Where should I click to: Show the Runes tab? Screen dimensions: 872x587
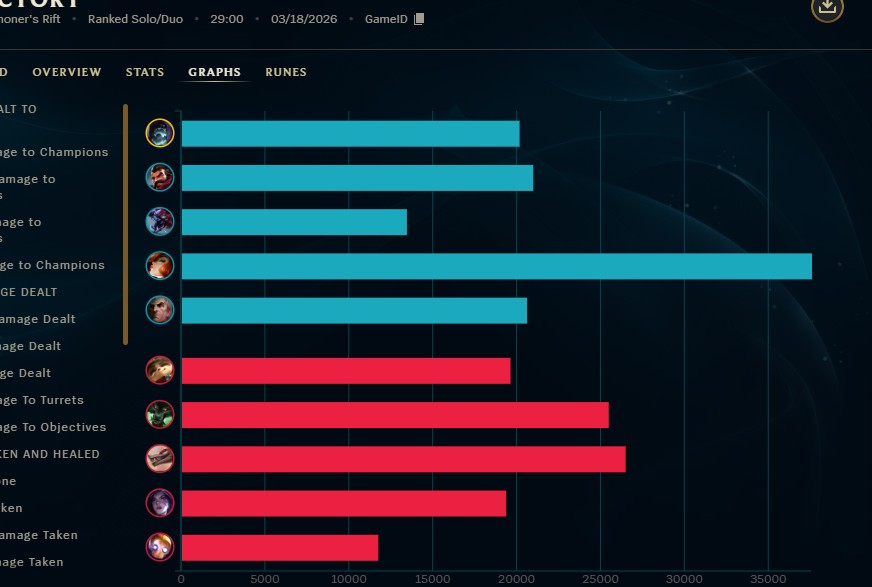pos(286,72)
